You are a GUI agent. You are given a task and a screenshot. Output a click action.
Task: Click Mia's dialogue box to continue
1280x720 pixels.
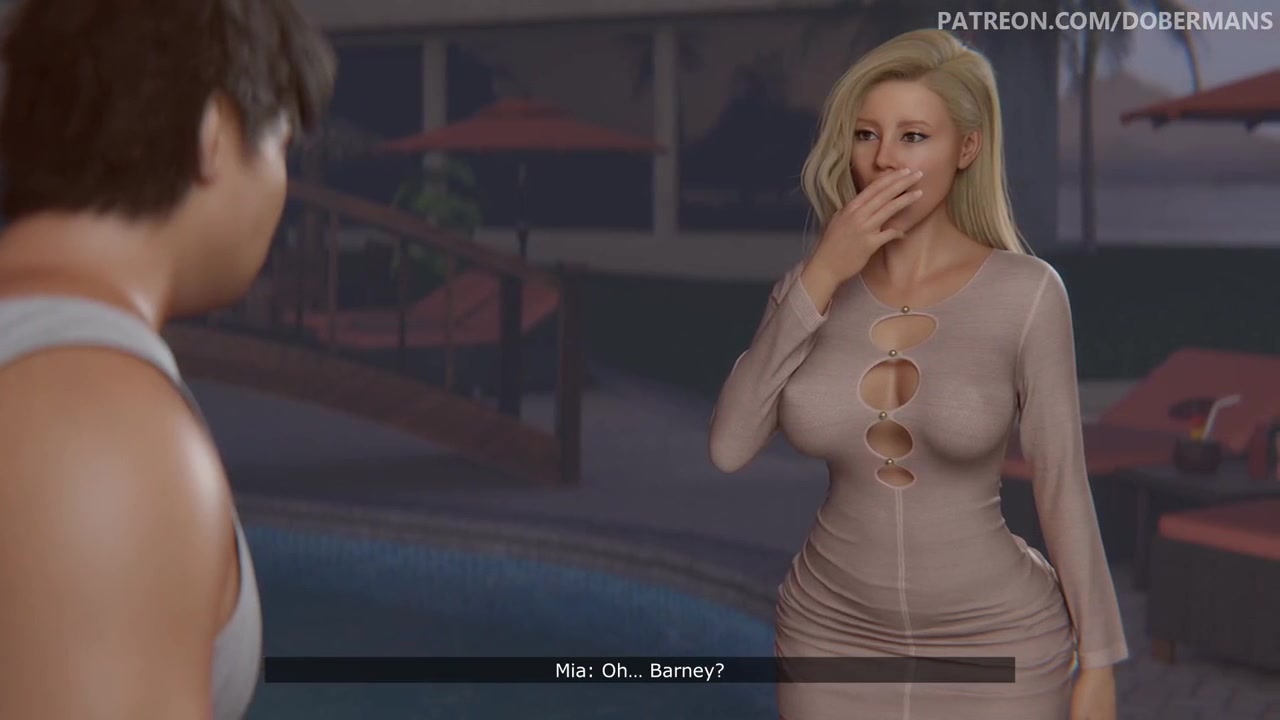639,670
